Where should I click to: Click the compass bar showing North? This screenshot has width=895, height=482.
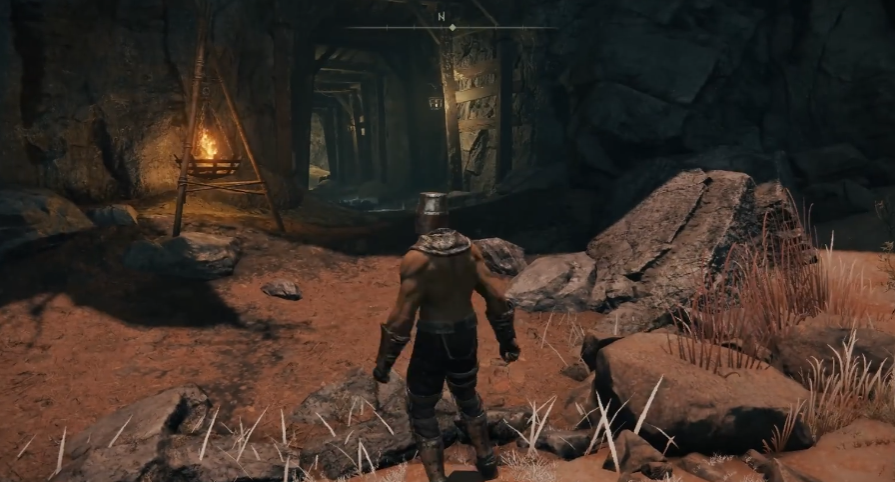[x=449, y=26]
